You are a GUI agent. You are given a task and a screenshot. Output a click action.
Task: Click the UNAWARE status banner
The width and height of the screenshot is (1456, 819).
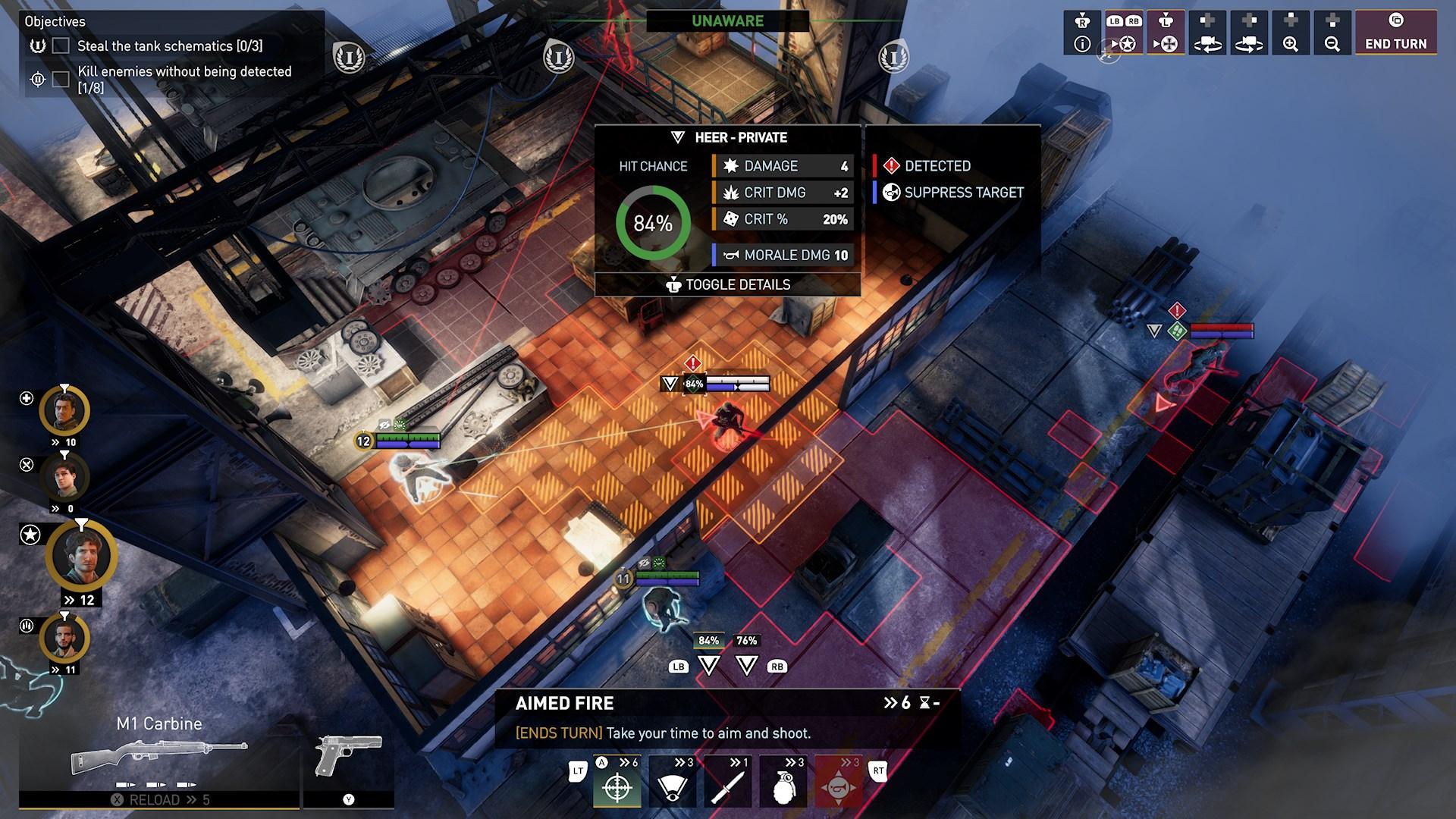[x=726, y=21]
